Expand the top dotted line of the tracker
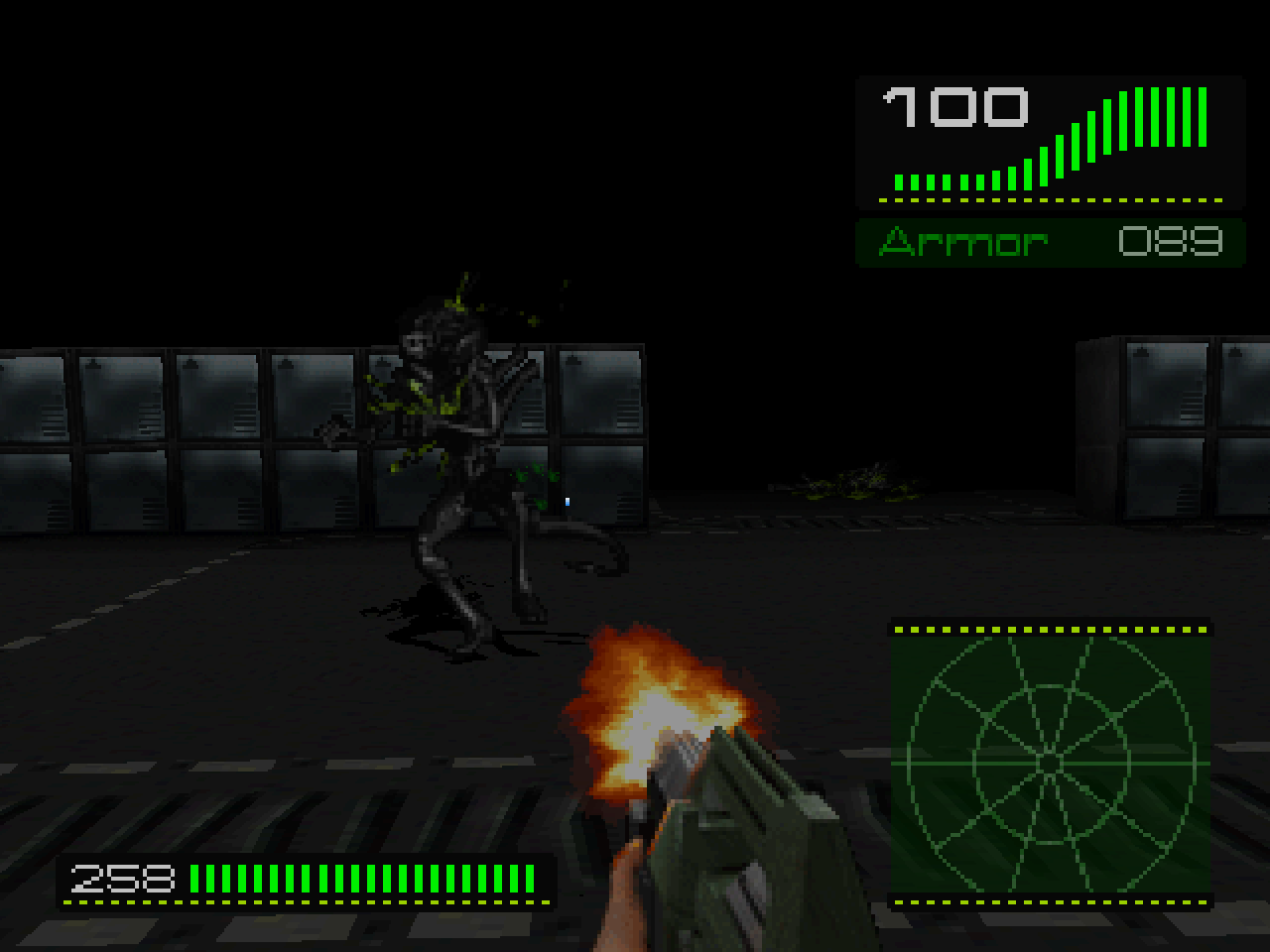The width and height of the screenshot is (1270, 952). pyautogui.click(x=1052, y=628)
